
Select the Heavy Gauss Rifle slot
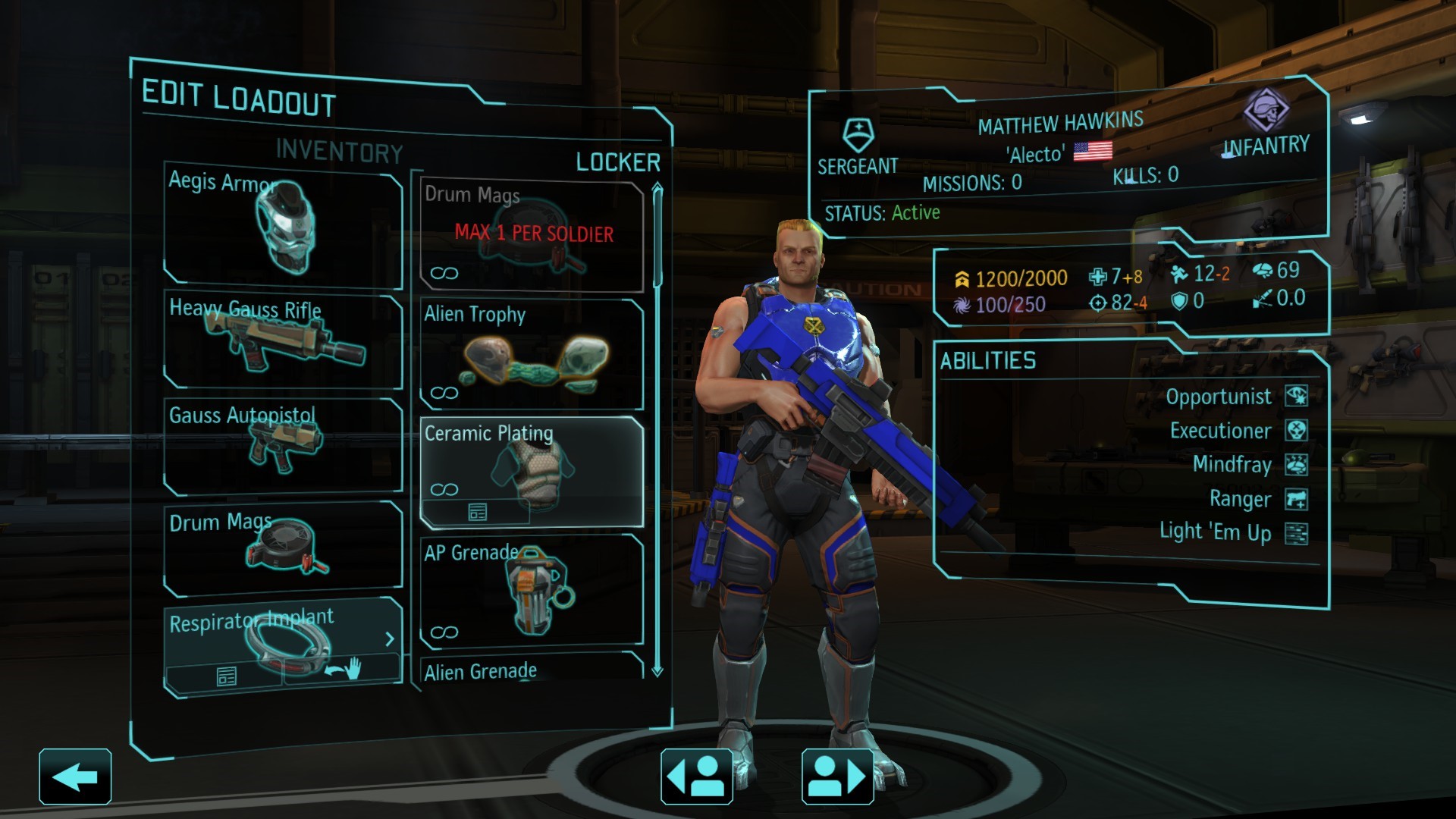tap(282, 341)
